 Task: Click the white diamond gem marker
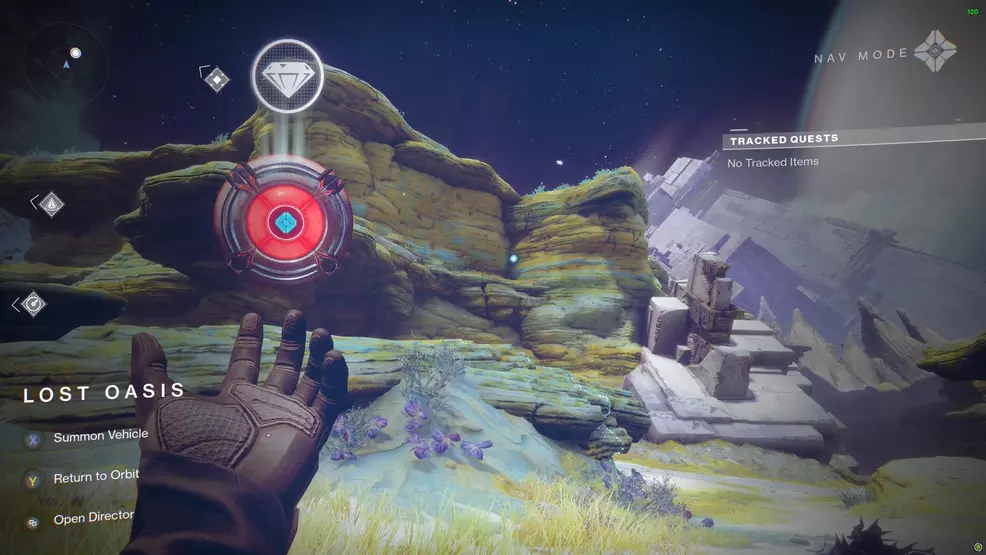click(x=287, y=76)
